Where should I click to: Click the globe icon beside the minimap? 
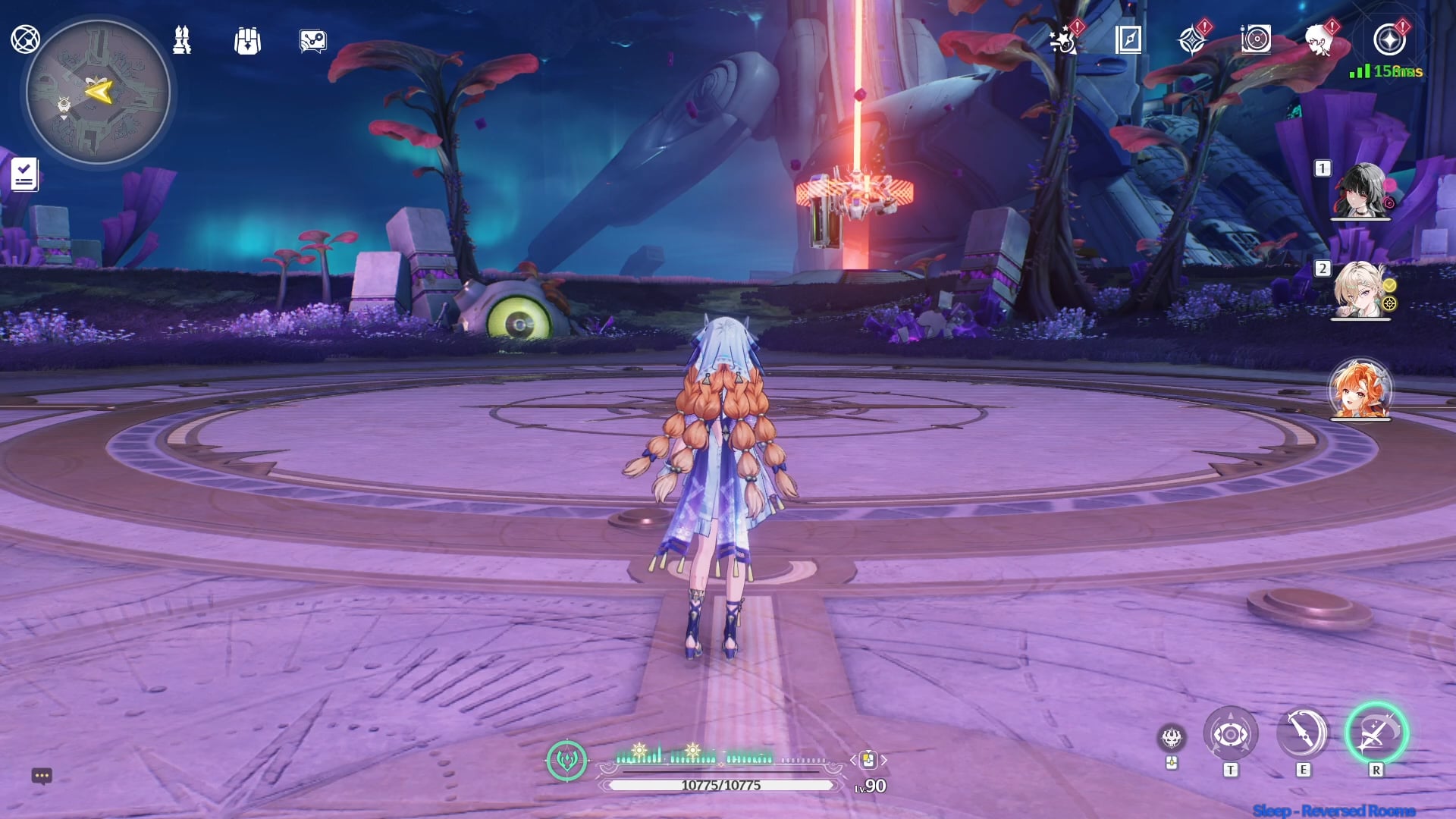[25, 39]
